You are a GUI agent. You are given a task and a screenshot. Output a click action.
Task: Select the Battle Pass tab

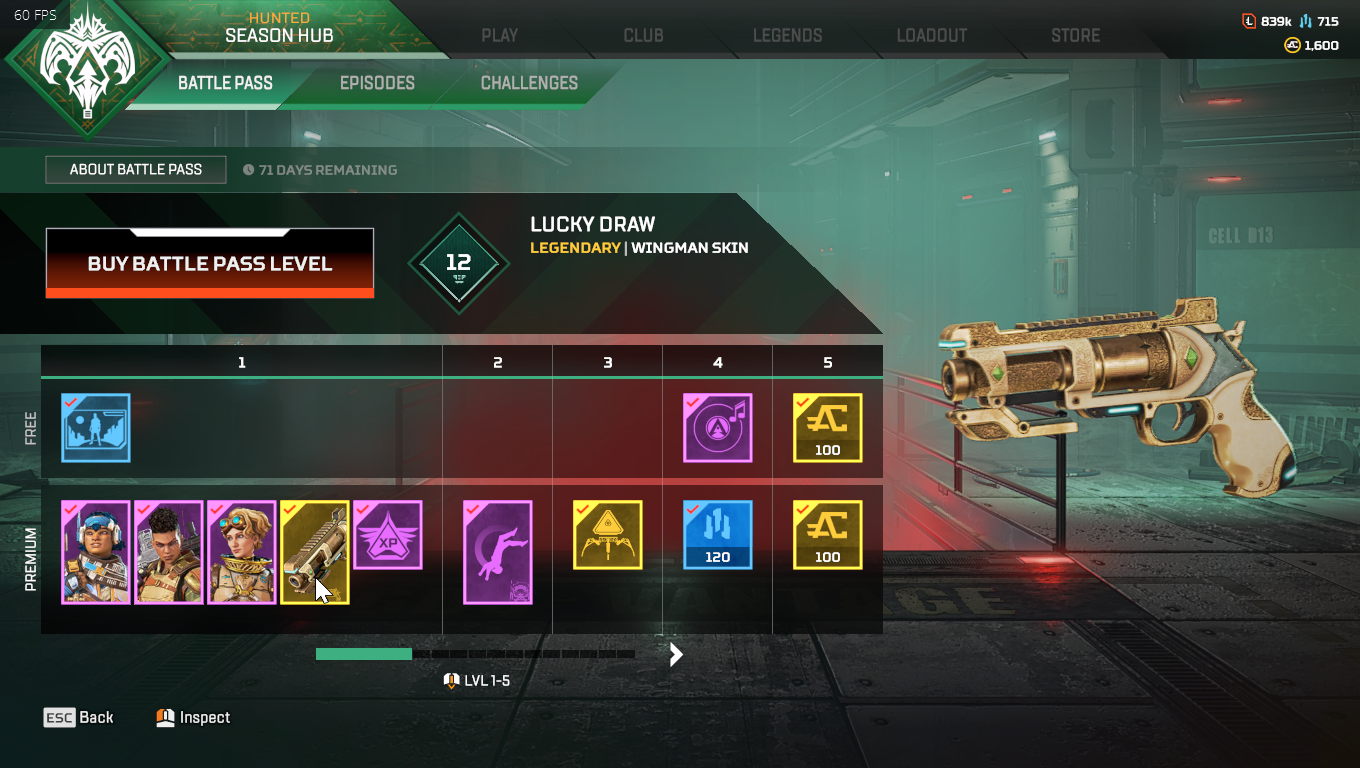(x=225, y=83)
